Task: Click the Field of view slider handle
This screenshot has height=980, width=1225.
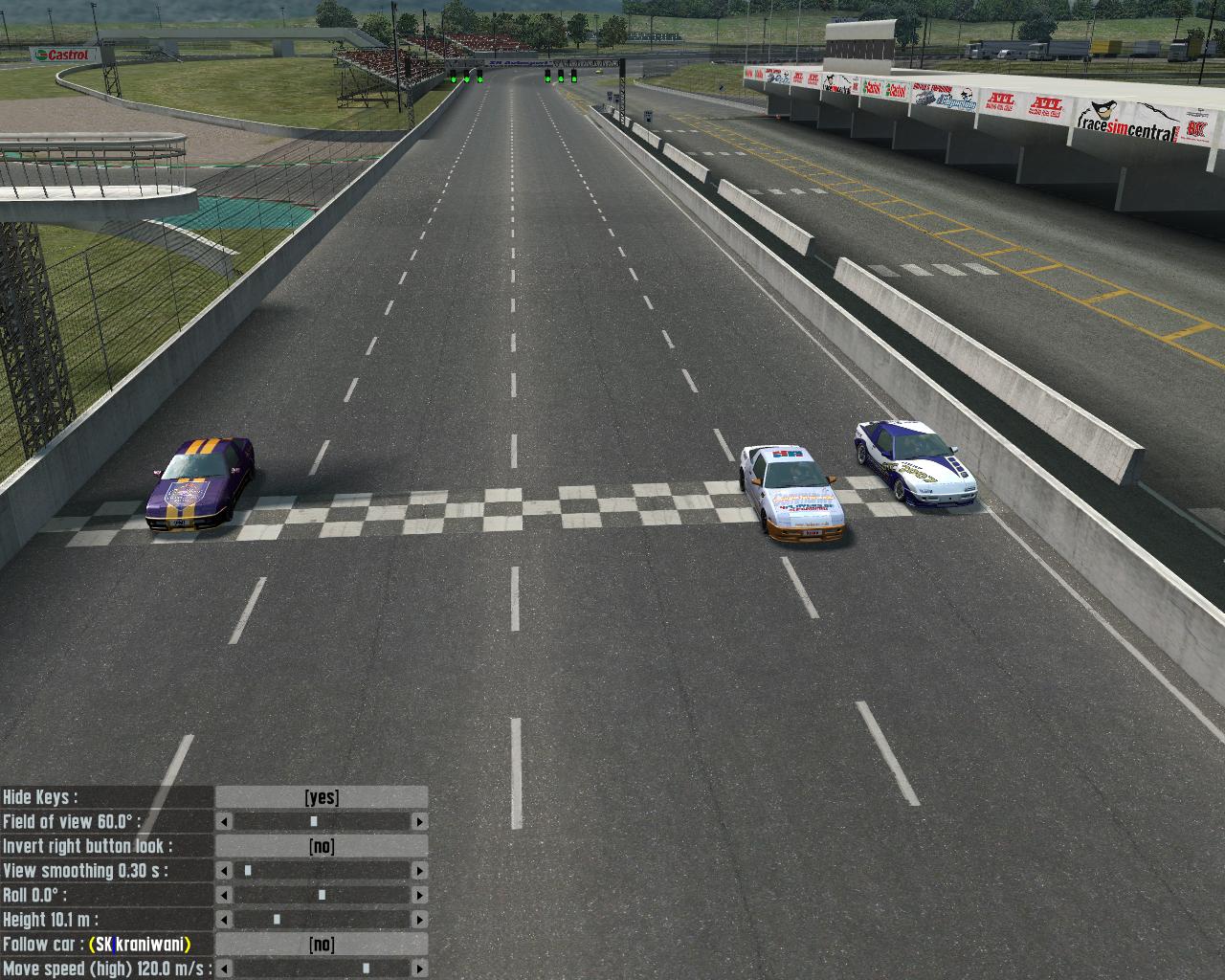Action: pyautogui.click(x=313, y=822)
